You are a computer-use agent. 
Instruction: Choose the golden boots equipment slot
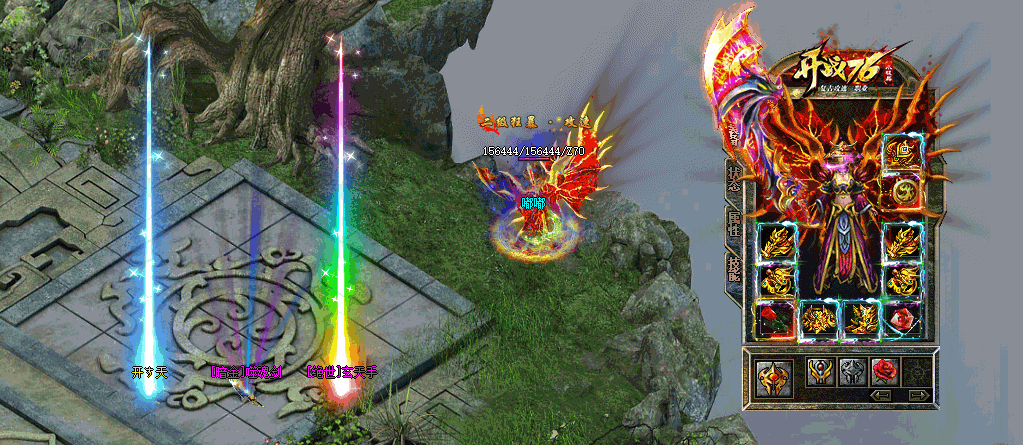[x=861, y=319]
